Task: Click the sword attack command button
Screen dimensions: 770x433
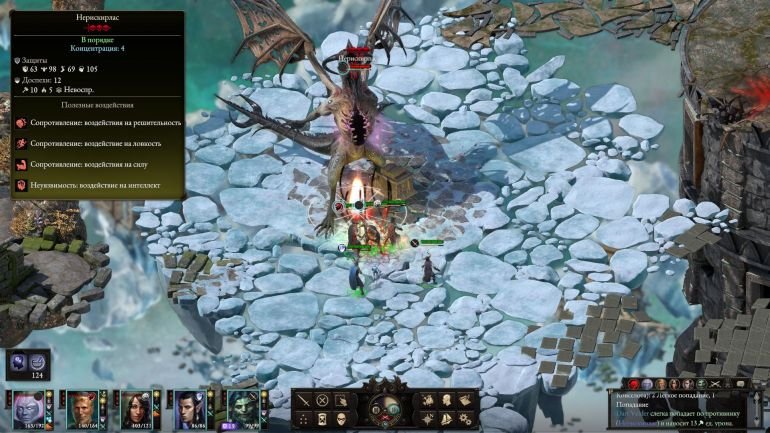Action: (303, 401)
